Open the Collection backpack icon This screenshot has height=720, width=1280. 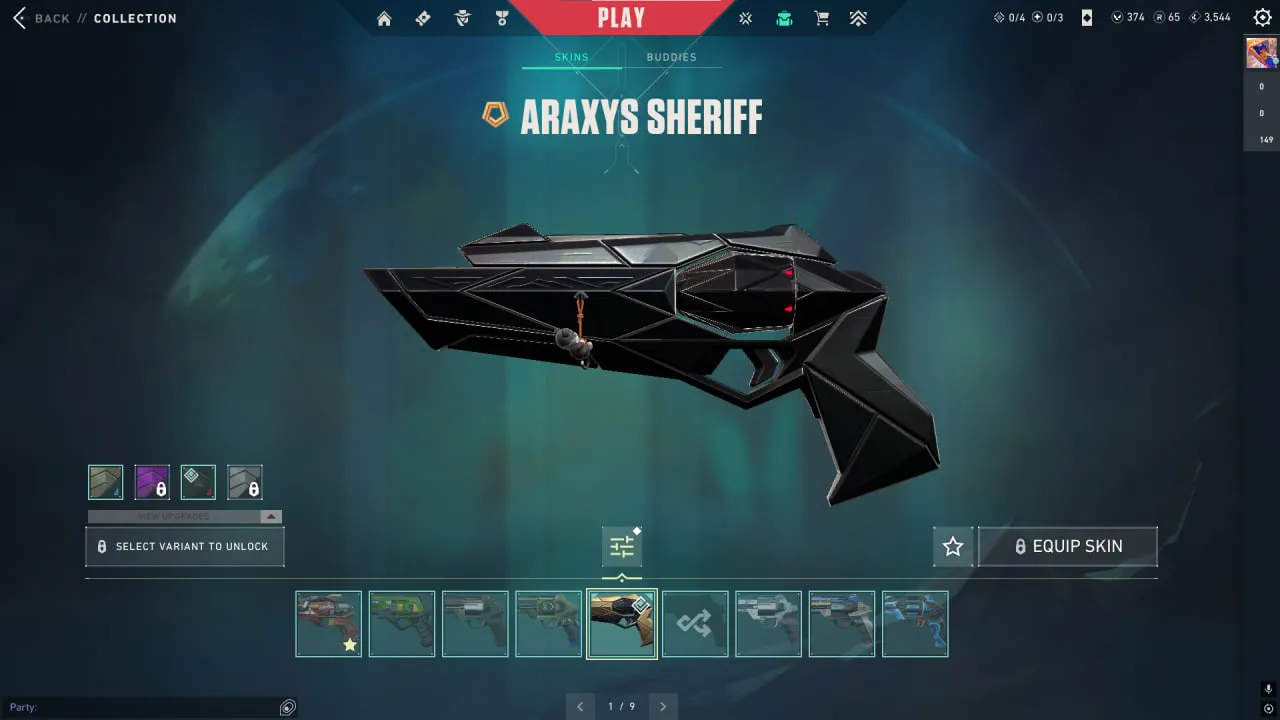click(784, 17)
